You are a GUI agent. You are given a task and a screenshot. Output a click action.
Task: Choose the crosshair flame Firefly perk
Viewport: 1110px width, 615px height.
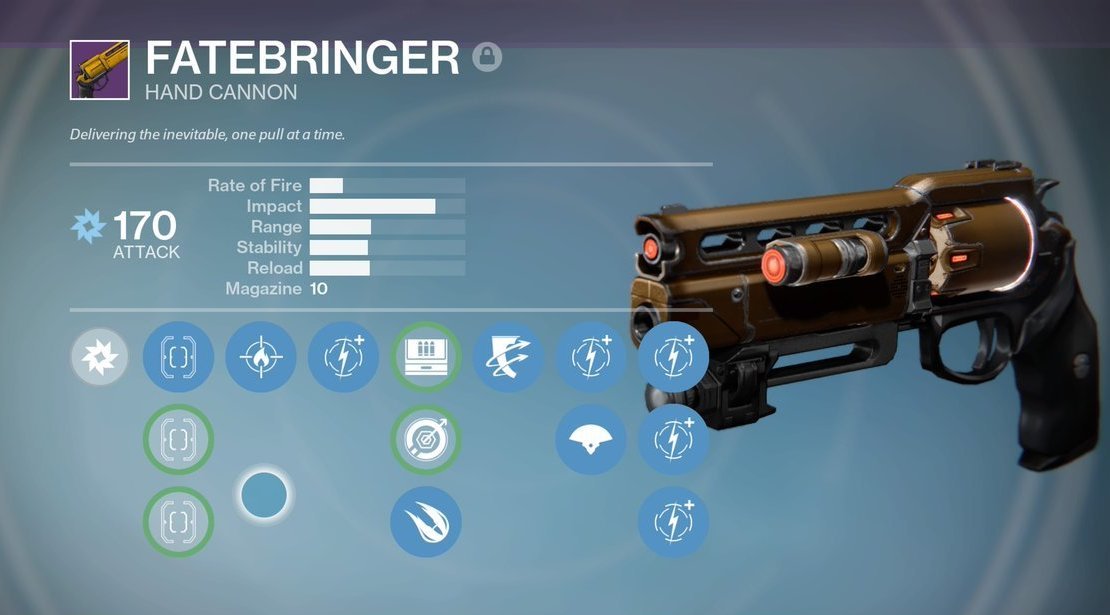[x=261, y=357]
